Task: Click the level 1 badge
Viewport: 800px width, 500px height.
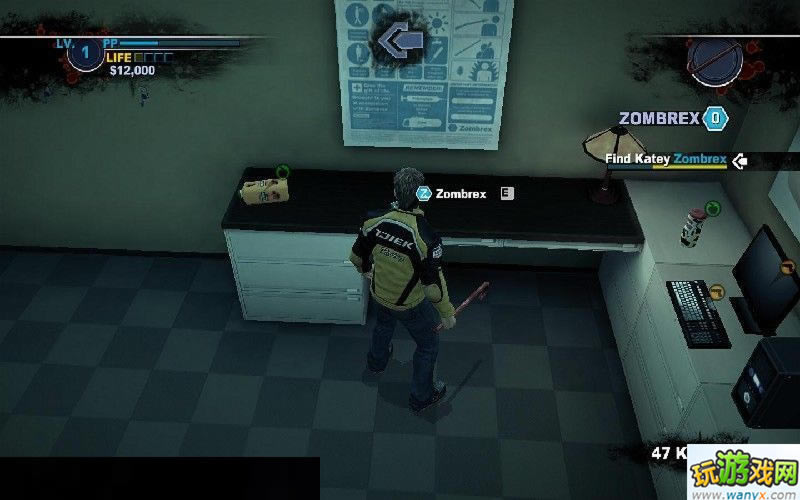Action: coord(85,52)
